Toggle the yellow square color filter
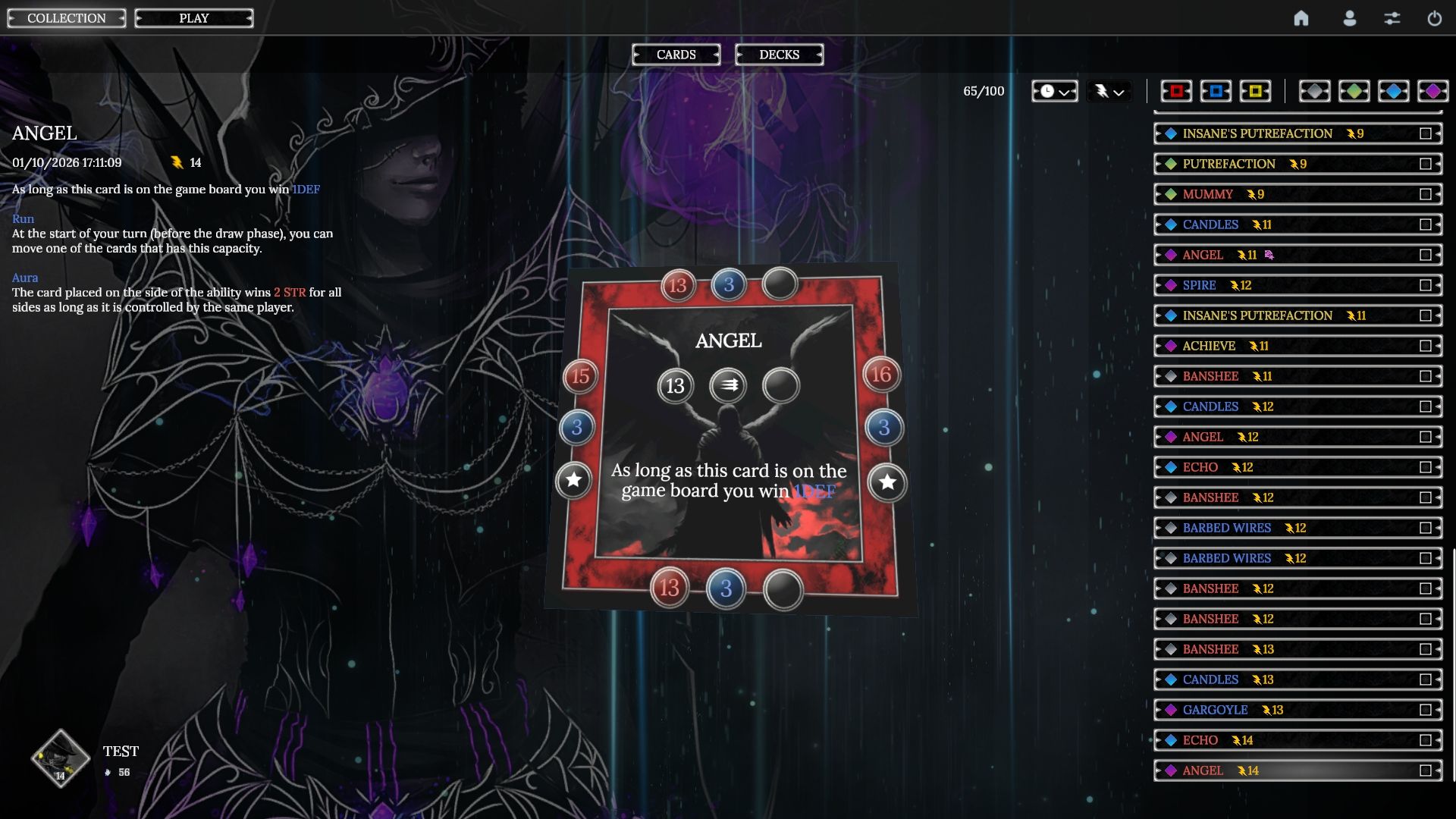Screen dimensions: 1456x819 [1255, 91]
